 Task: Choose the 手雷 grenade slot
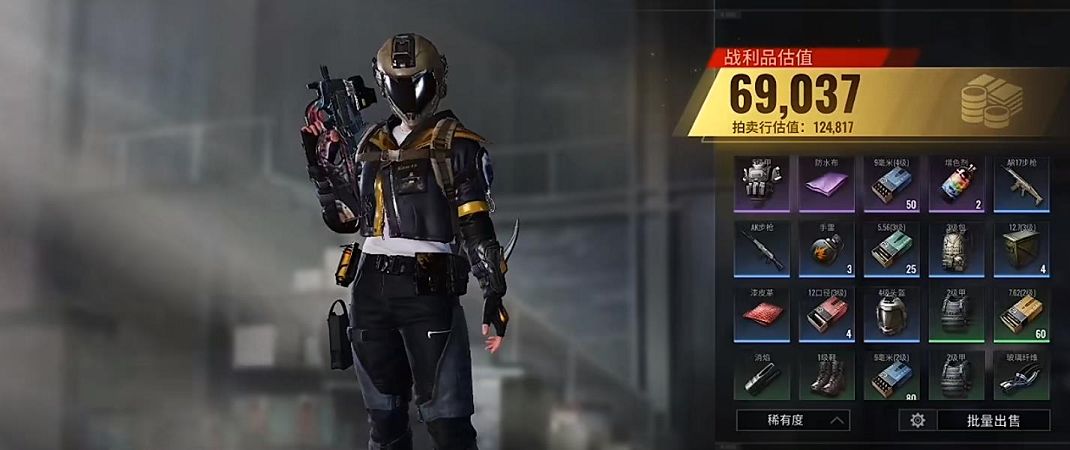coord(826,248)
